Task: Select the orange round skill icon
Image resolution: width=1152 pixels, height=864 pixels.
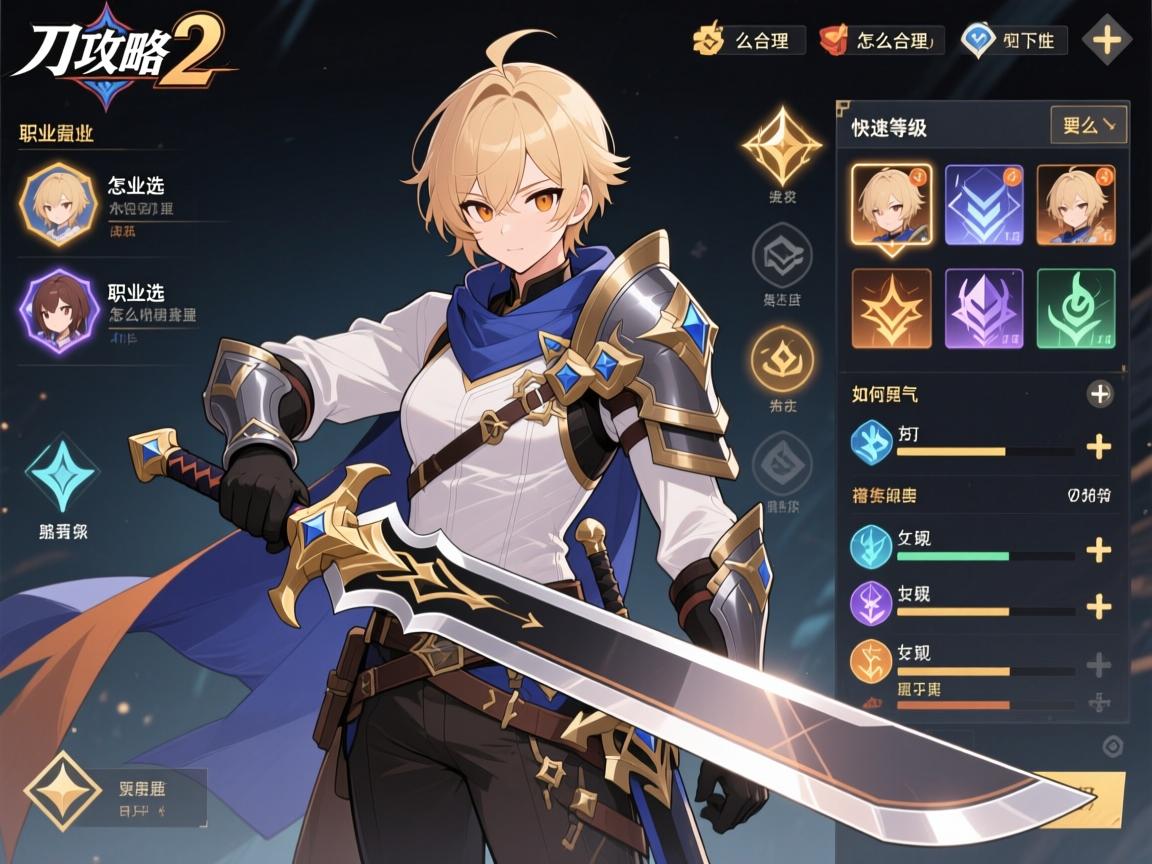Action: click(x=870, y=660)
